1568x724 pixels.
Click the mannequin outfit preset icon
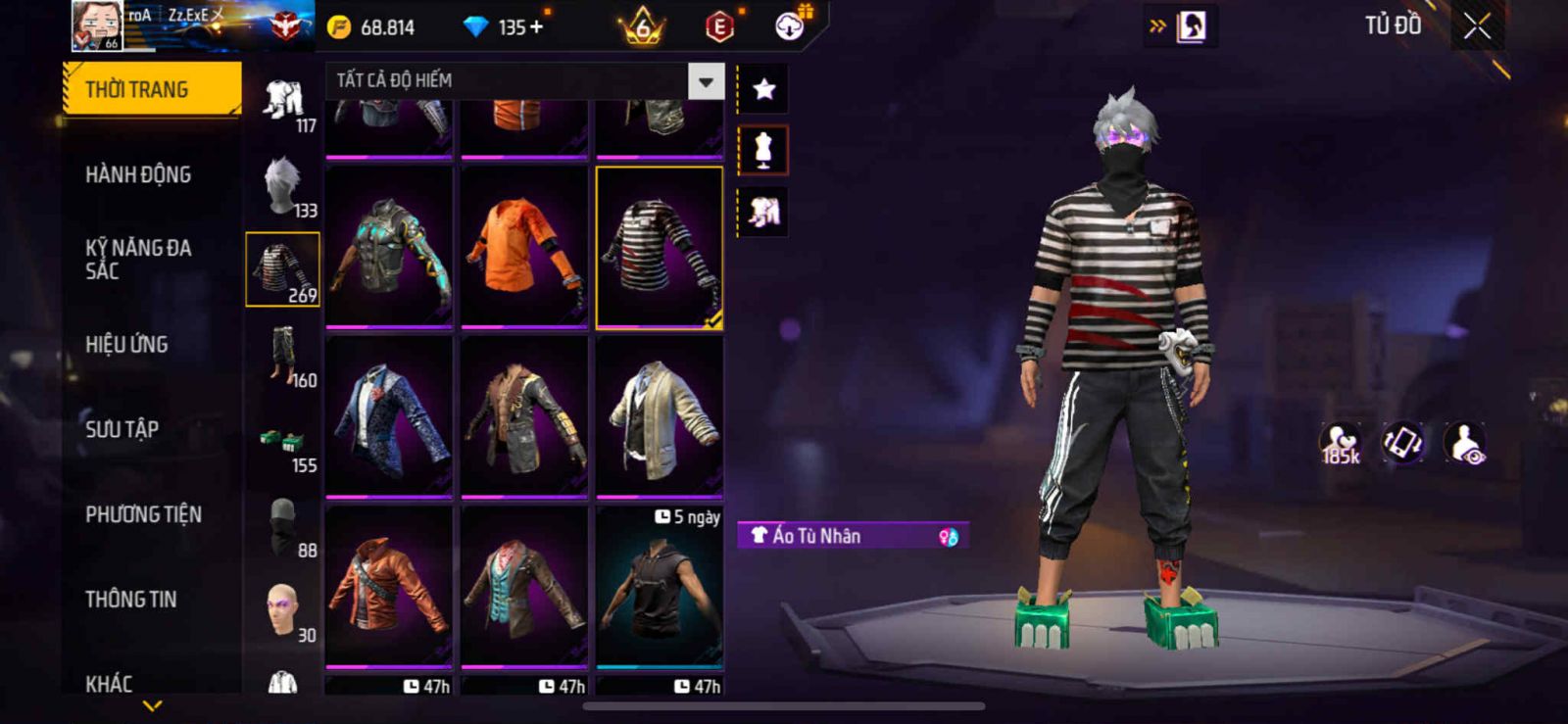click(x=763, y=151)
